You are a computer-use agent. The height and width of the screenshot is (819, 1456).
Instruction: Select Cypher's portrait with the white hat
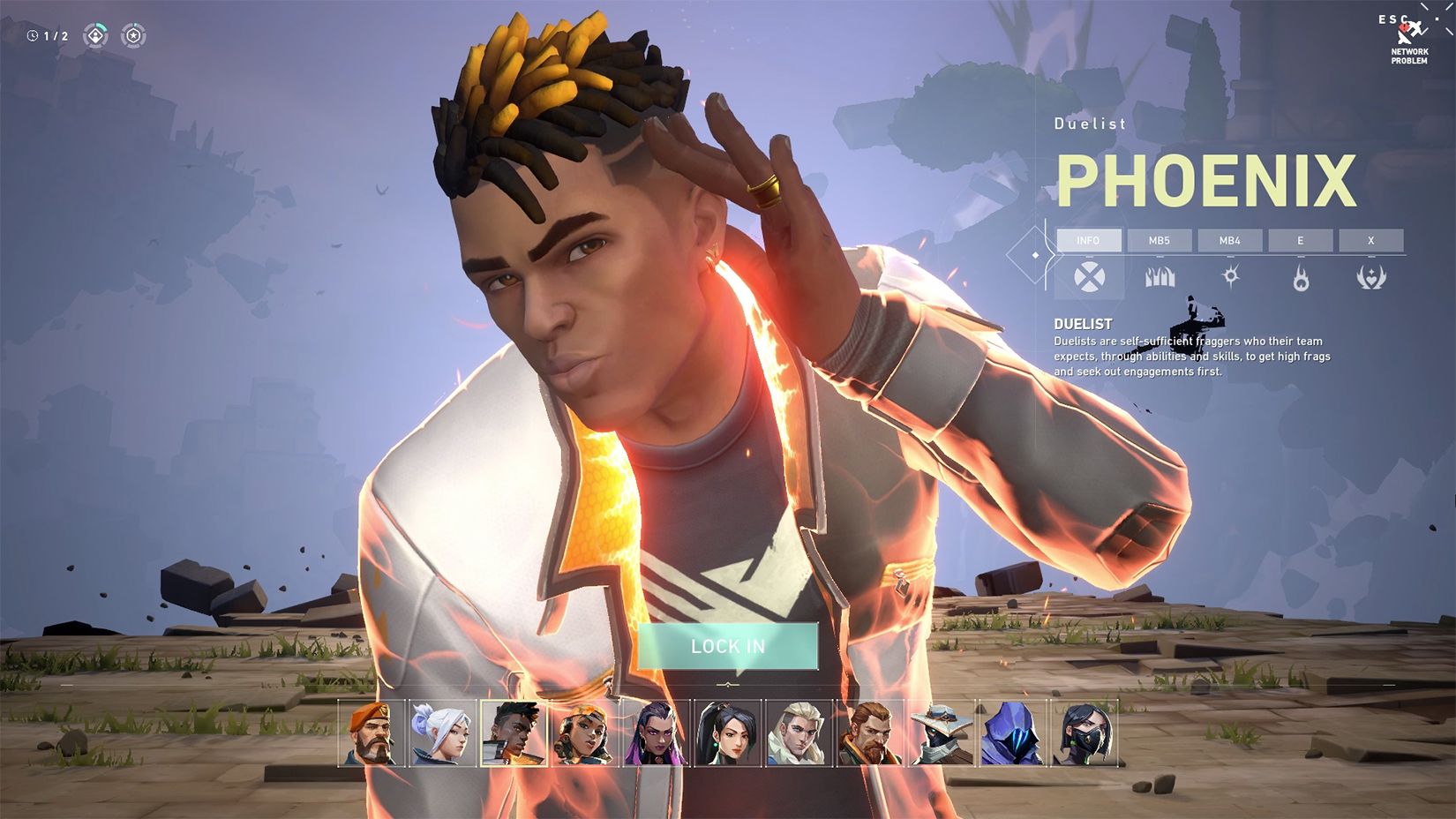pyautogui.click(x=942, y=733)
